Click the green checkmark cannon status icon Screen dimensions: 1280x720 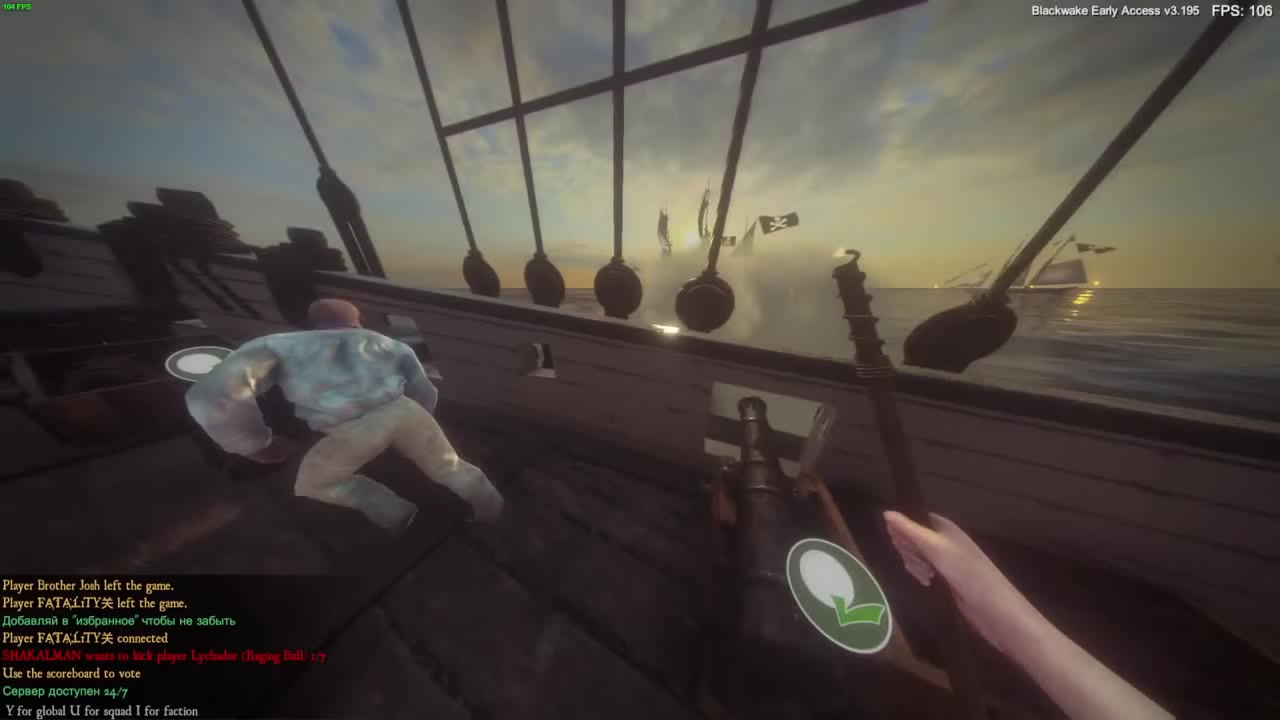pyautogui.click(x=838, y=595)
